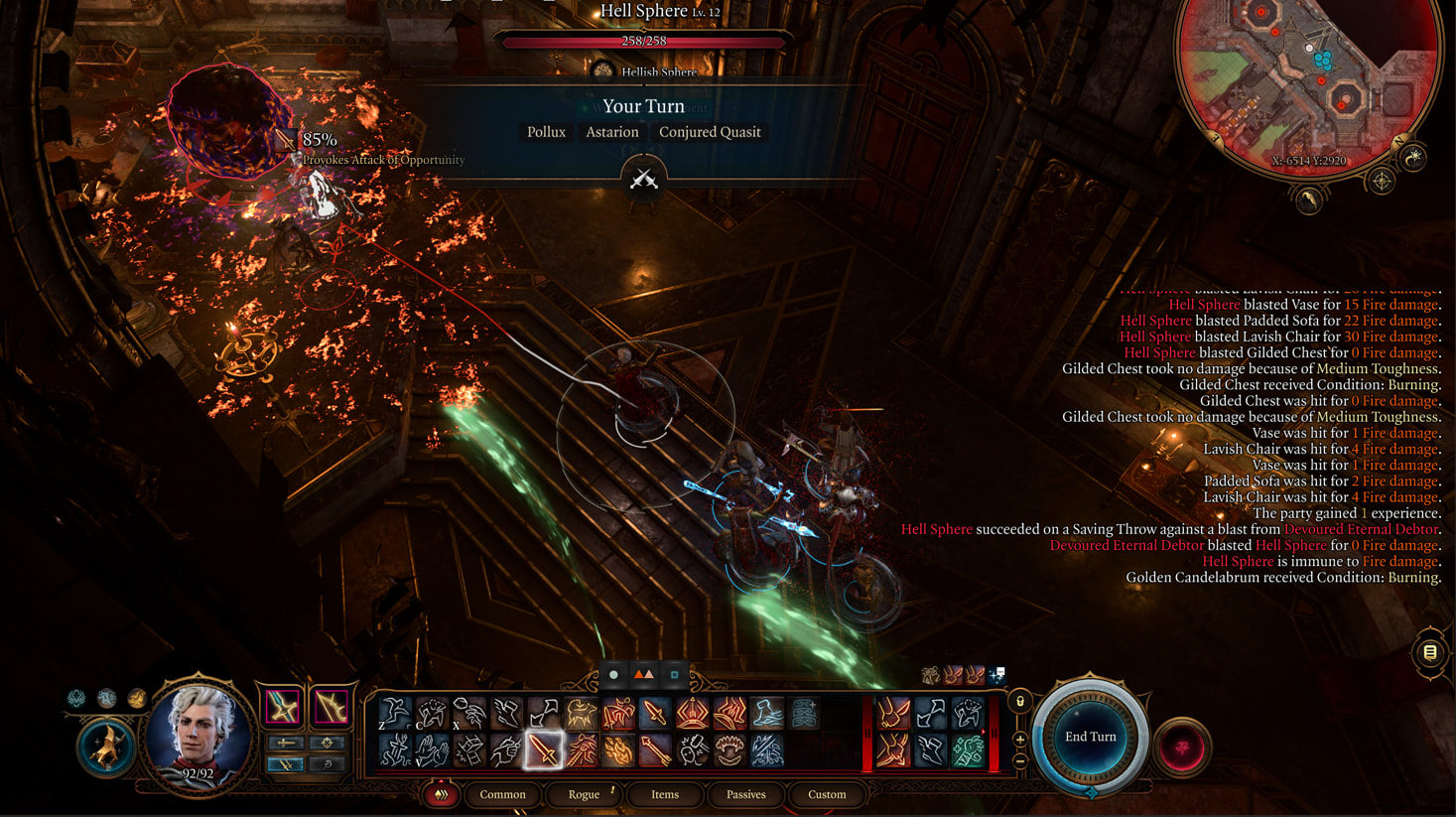Select the highlighted sword attack slot
1456x817 pixels.
pos(543,750)
